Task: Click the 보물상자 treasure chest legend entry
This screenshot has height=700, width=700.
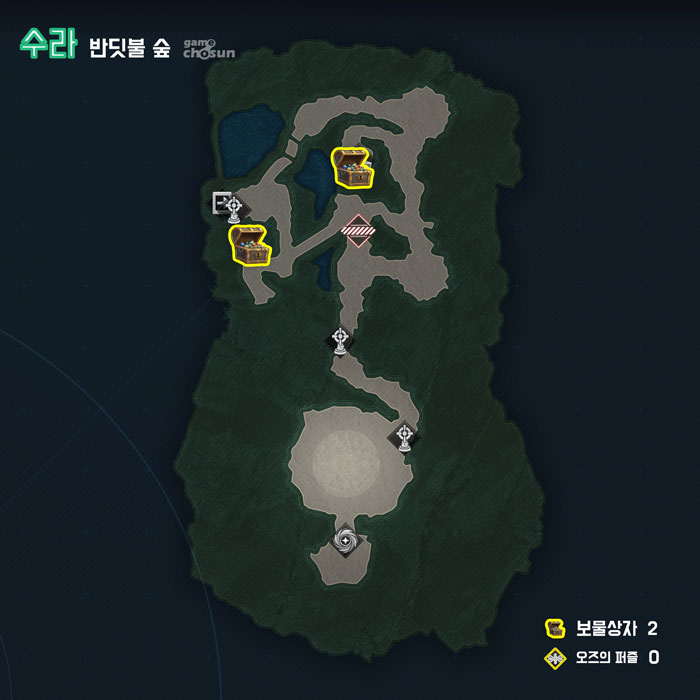Action: (x=601, y=629)
